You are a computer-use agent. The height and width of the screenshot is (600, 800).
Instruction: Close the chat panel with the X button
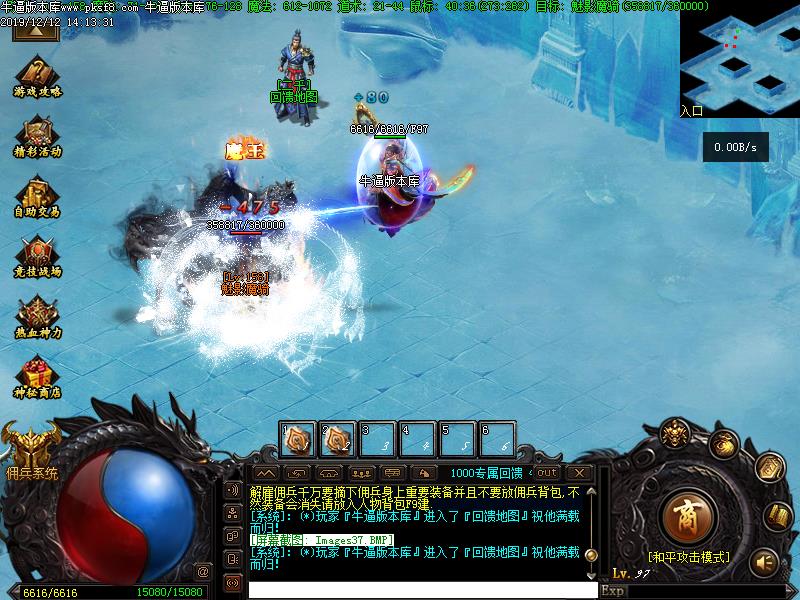pyautogui.click(x=578, y=473)
